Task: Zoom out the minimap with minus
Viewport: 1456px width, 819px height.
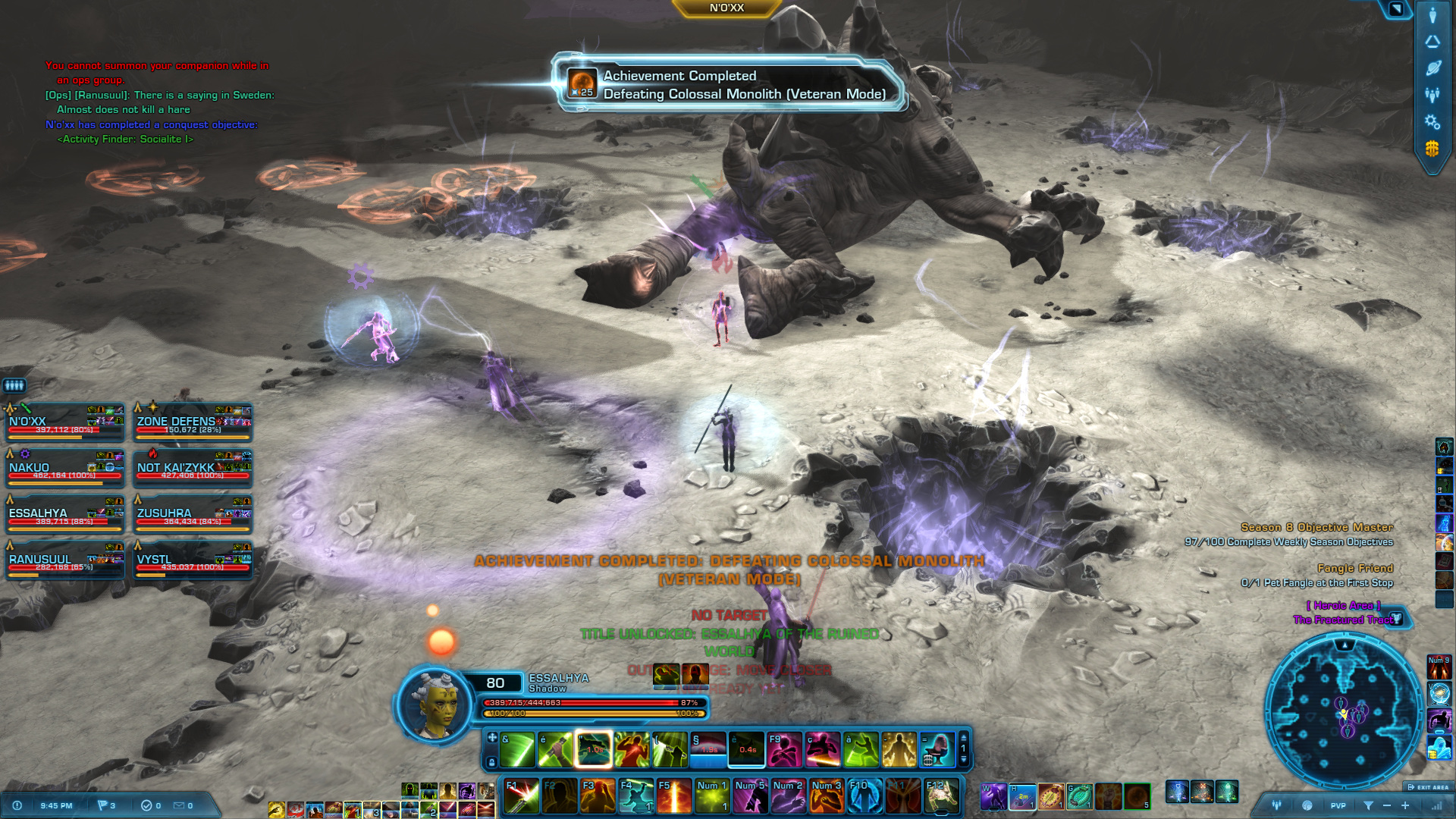Action: [1387, 805]
